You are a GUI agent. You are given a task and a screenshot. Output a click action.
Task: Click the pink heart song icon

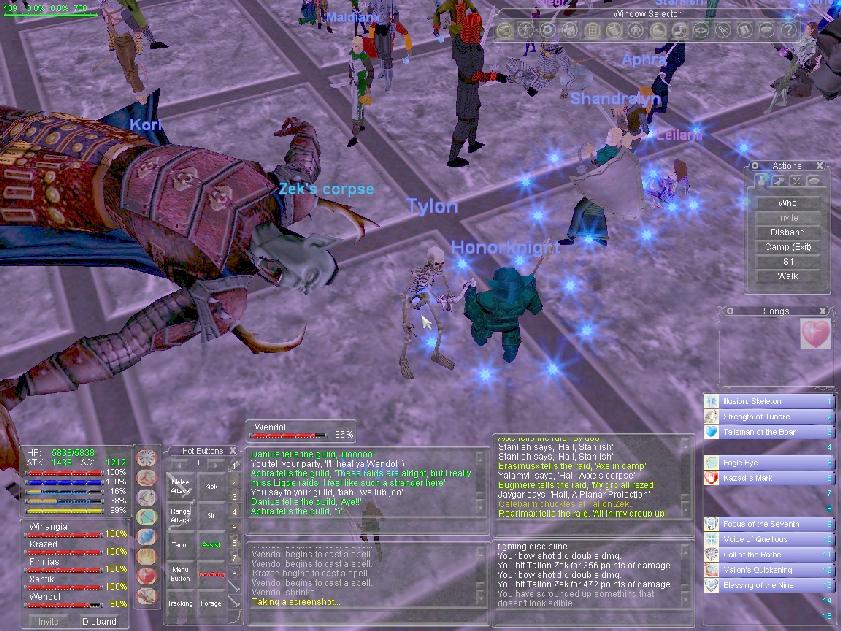[816, 335]
